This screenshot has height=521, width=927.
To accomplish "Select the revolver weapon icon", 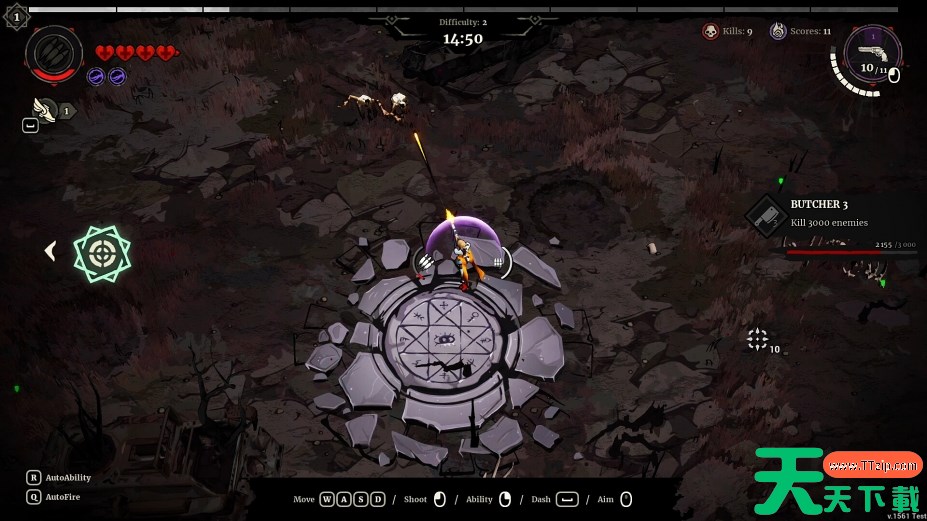I will pyautogui.click(x=872, y=52).
